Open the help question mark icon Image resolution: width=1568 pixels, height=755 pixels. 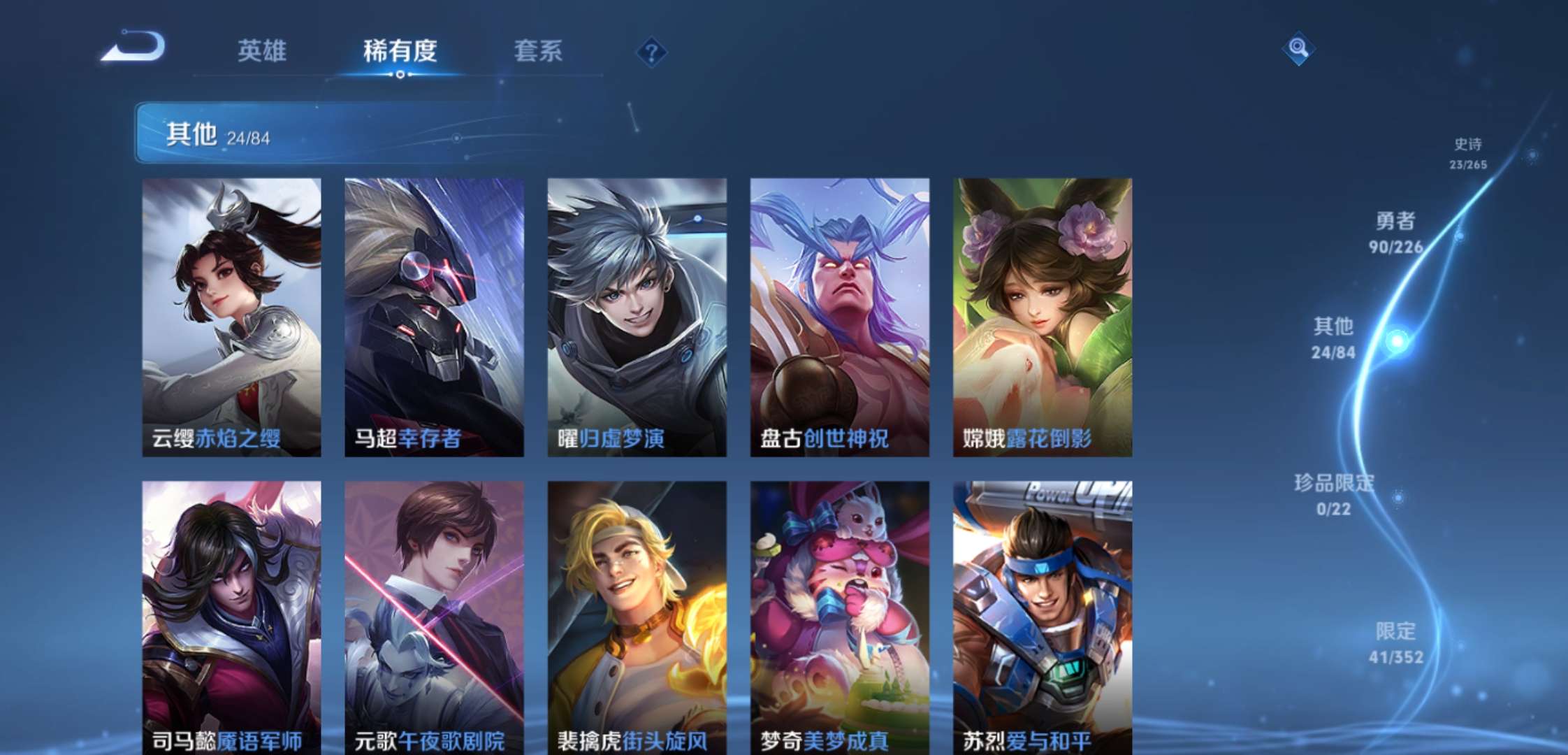coord(651,50)
